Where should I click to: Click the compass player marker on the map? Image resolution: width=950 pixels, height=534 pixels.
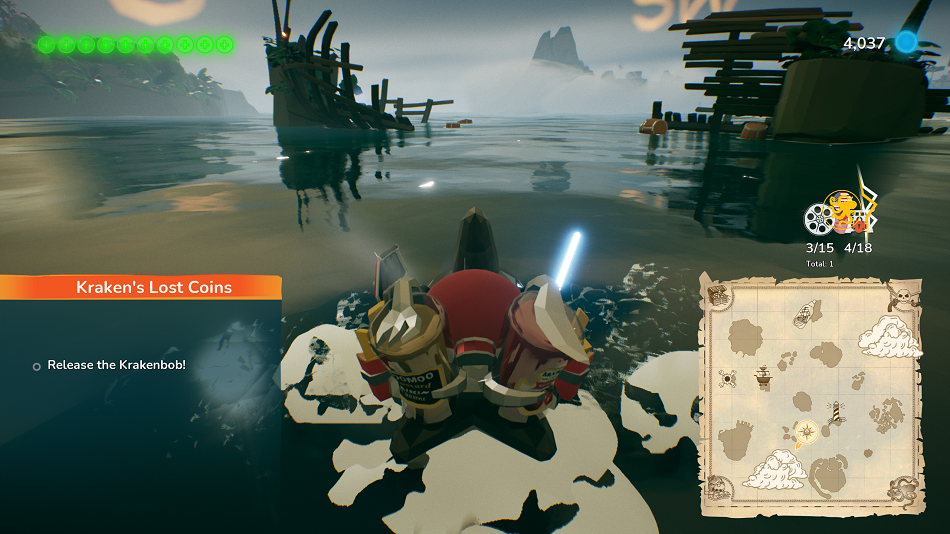[806, 433]
